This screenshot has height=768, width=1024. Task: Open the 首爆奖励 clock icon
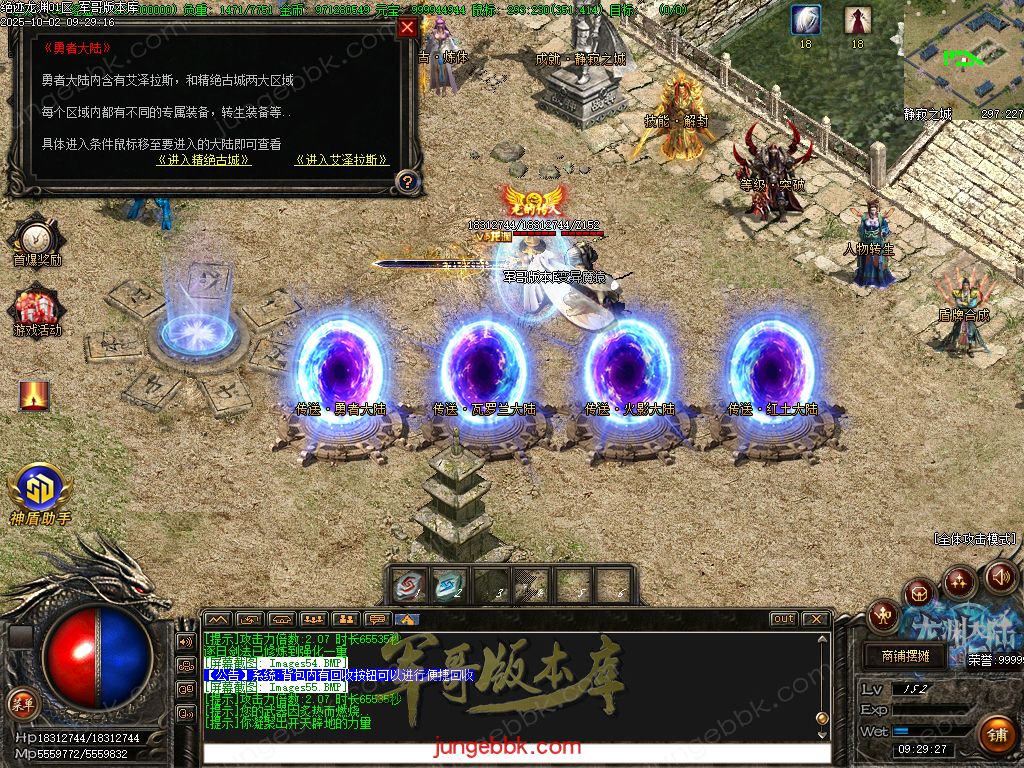tap(36, 238)
